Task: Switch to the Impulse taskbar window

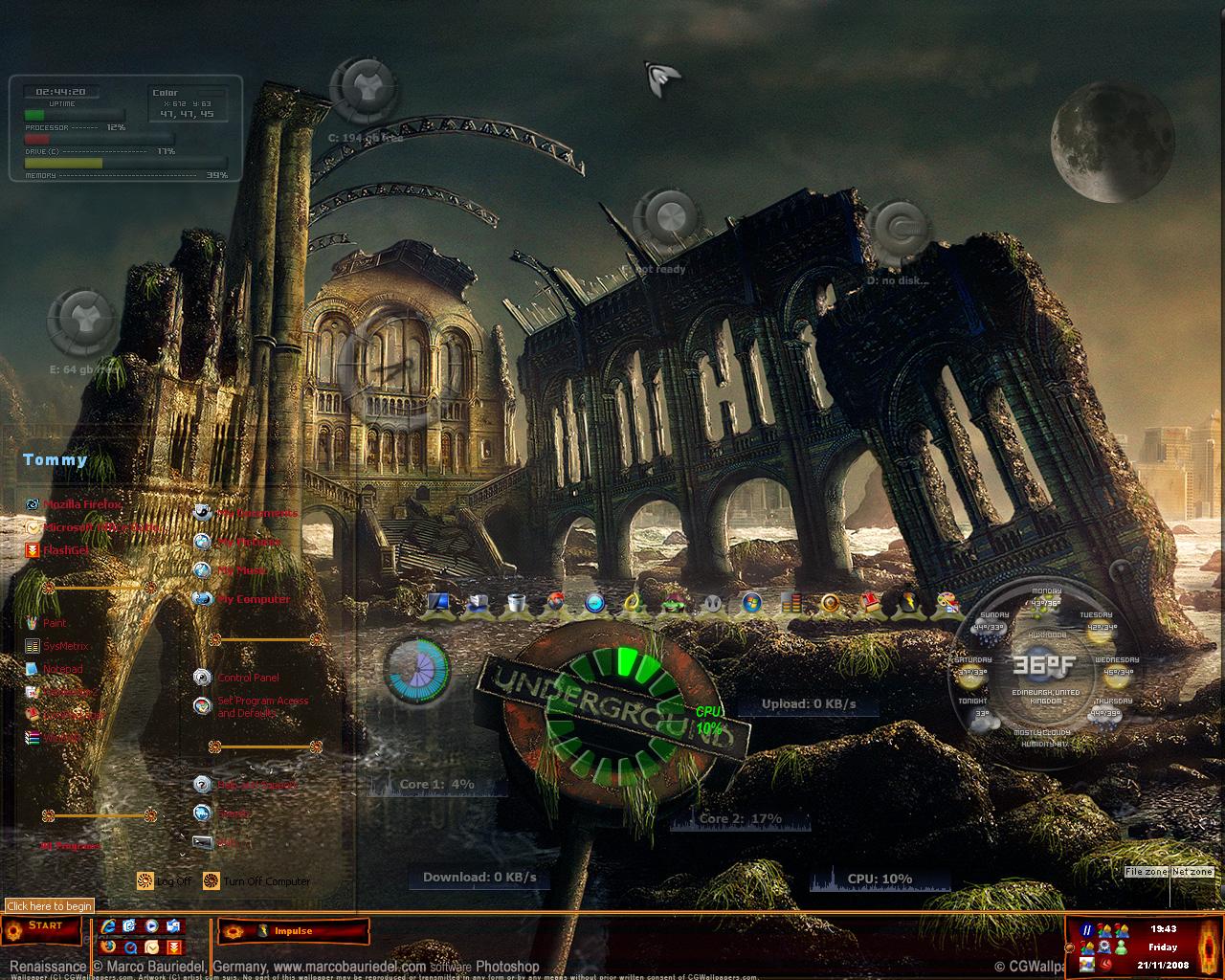Action: point(293,930)
